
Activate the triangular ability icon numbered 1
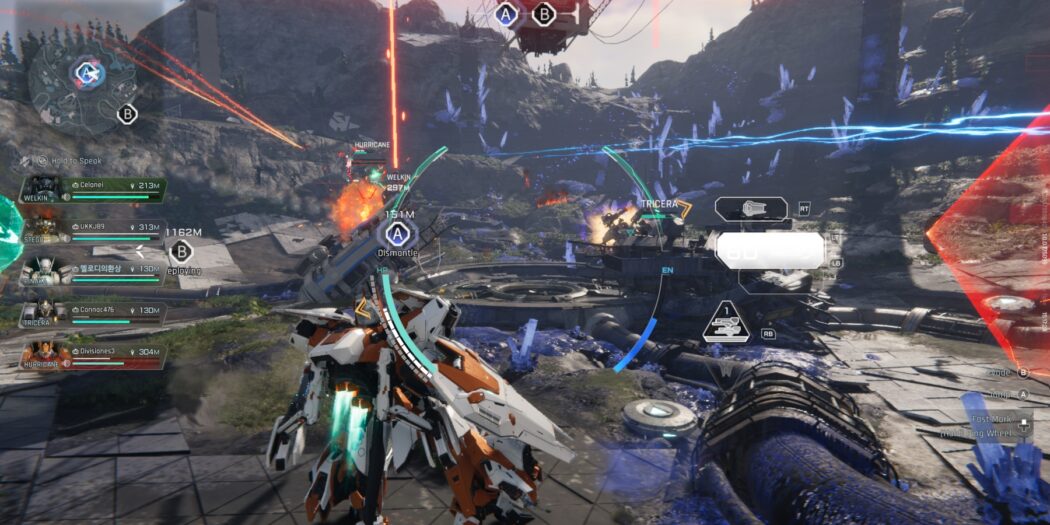[x=727, y=322]
